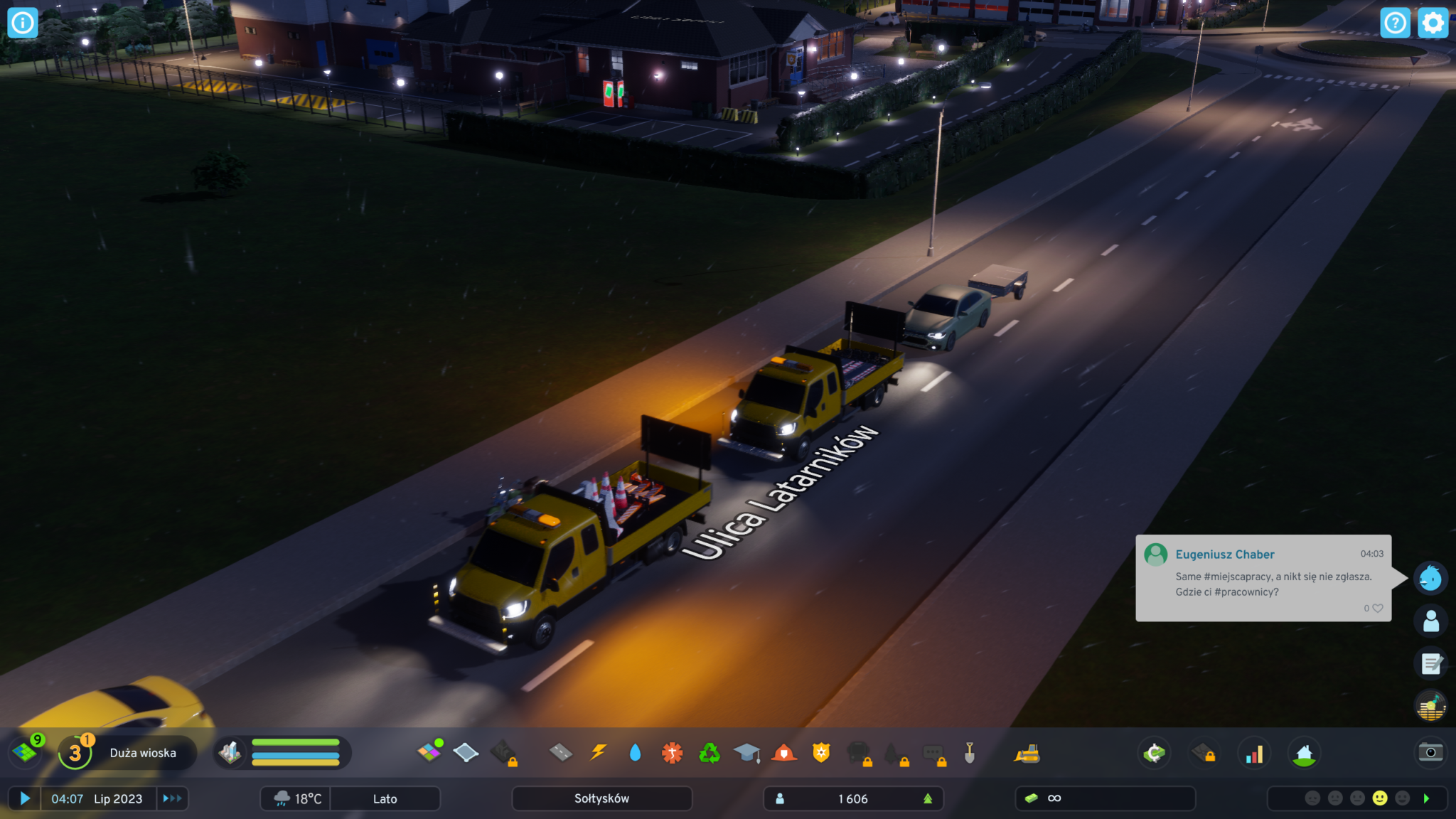Open the police badge menu
Viewport: 1456px width, 819px height.
click(821, 752)
